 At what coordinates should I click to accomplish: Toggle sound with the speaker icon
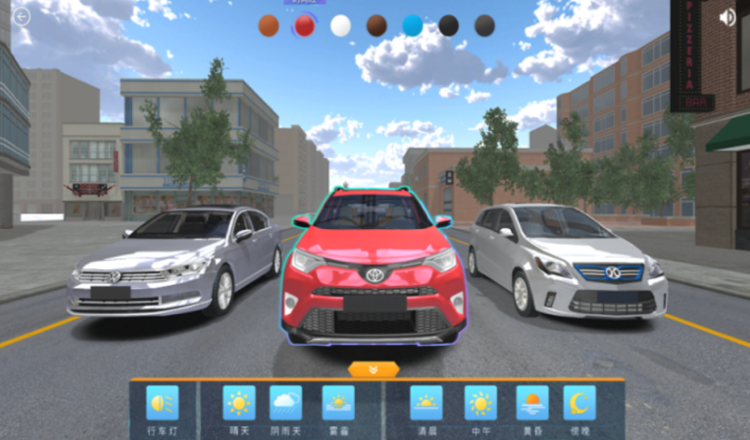[x=727, y=17]
